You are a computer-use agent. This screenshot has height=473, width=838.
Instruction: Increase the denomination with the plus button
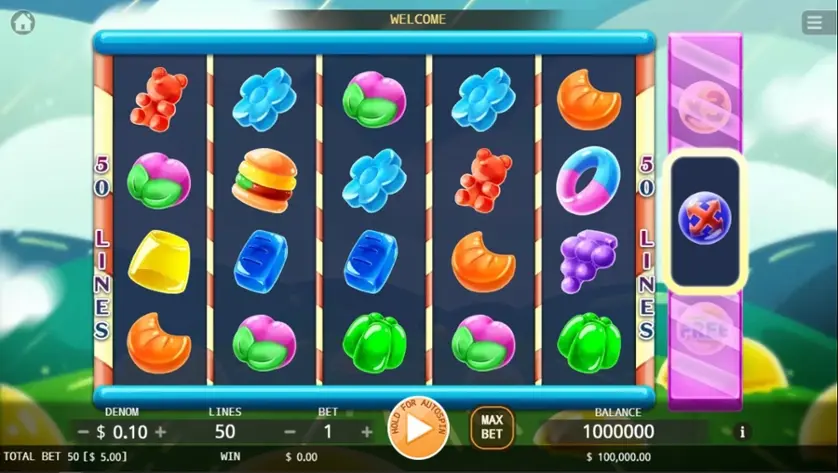coord(161,432)
